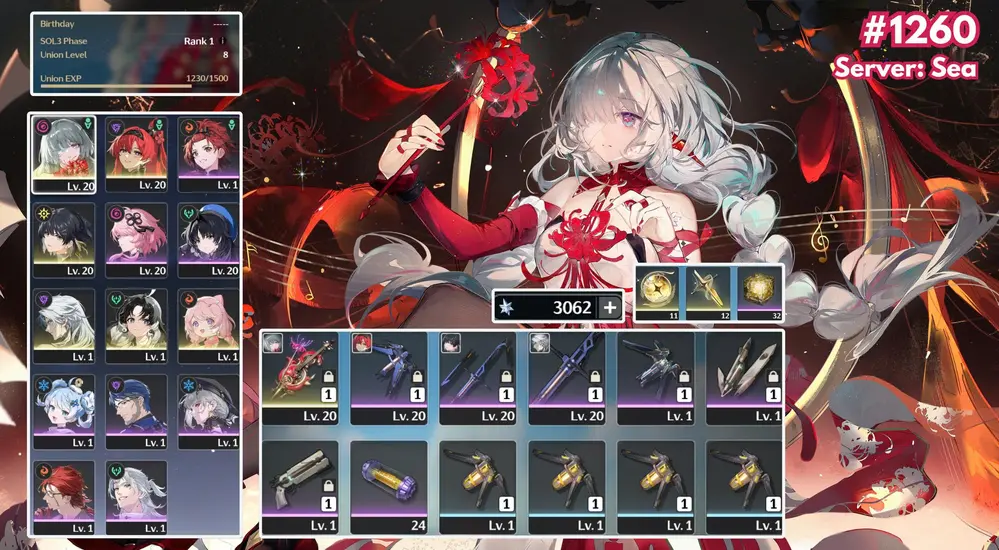This screenshot has height=550, width=999.
Task: Pick the pink-haired cat-eared girl portrait
Action: 209,325
